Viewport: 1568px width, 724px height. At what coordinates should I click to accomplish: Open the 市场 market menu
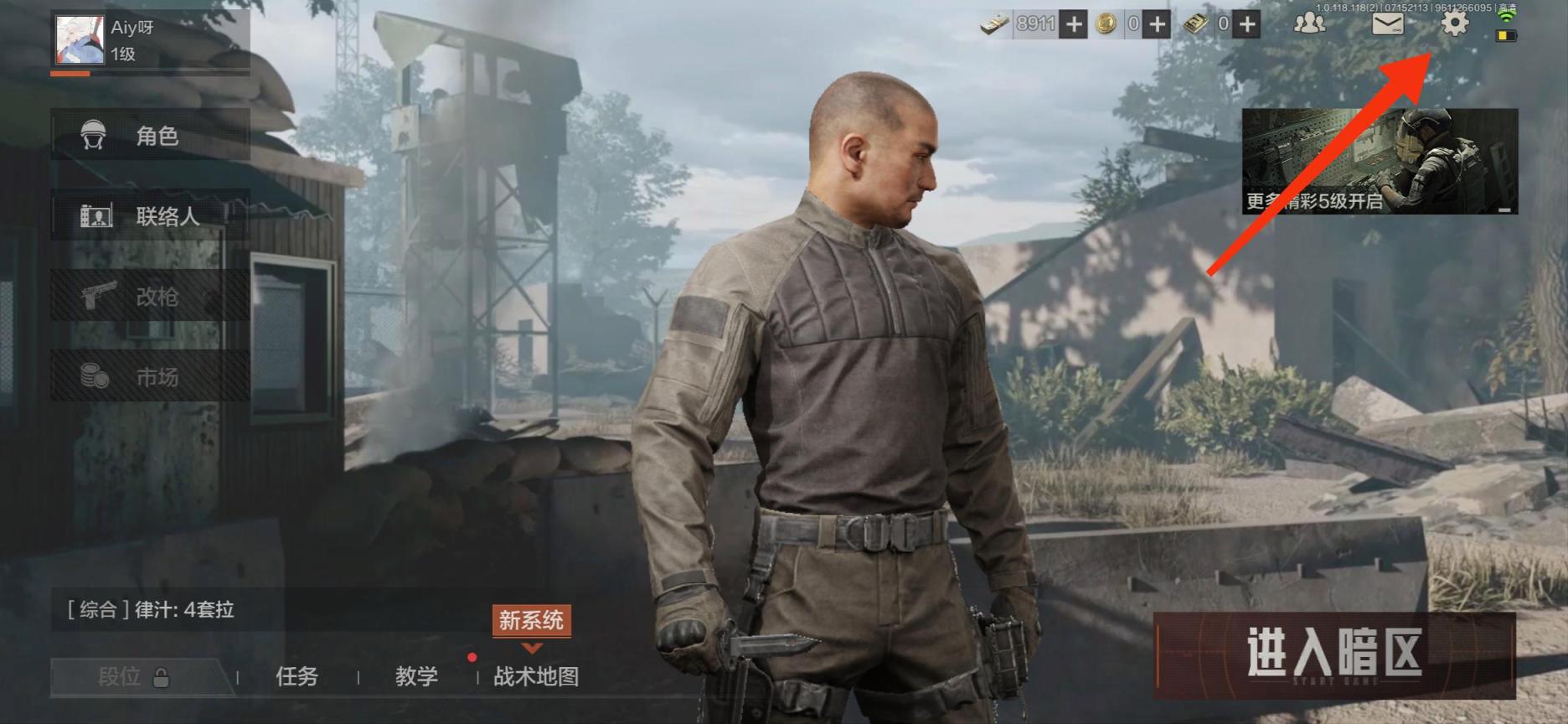pyautogui.click(x=151, y=377)
